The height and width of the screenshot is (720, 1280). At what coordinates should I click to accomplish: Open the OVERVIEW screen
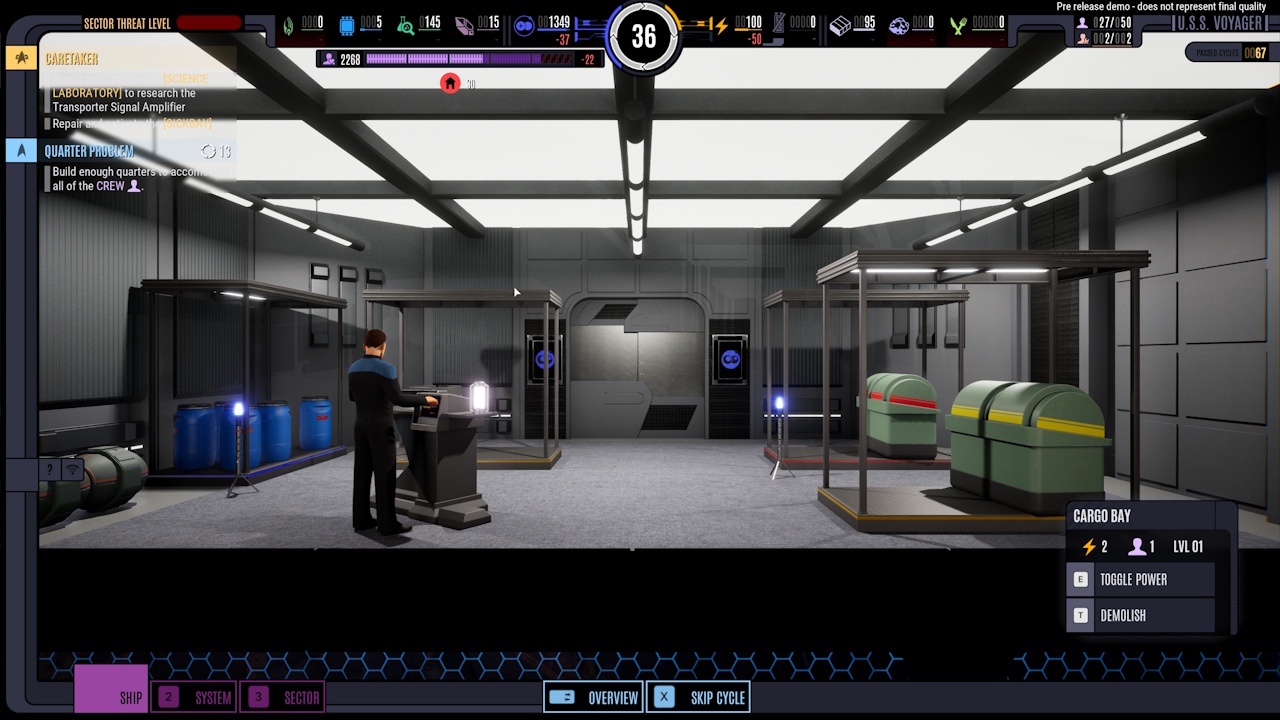(x=593, y=697)
